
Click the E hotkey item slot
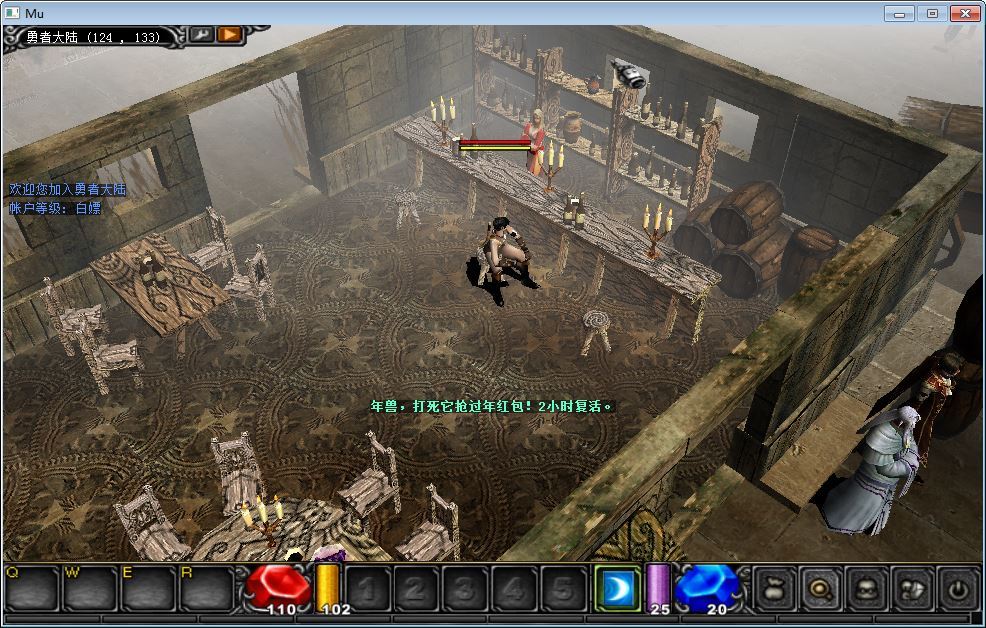click(148, 589)
